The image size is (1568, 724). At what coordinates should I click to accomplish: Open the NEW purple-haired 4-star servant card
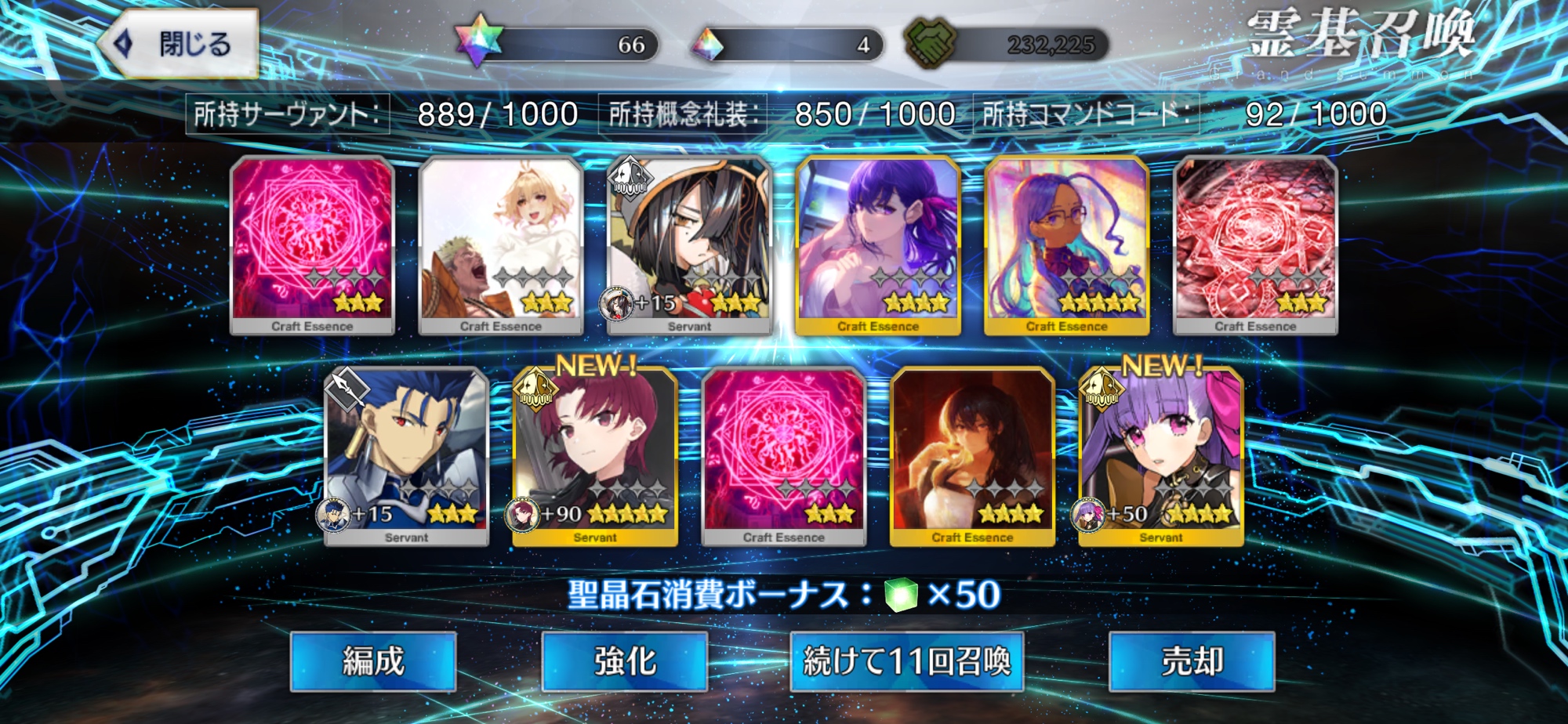[1161, 456]
